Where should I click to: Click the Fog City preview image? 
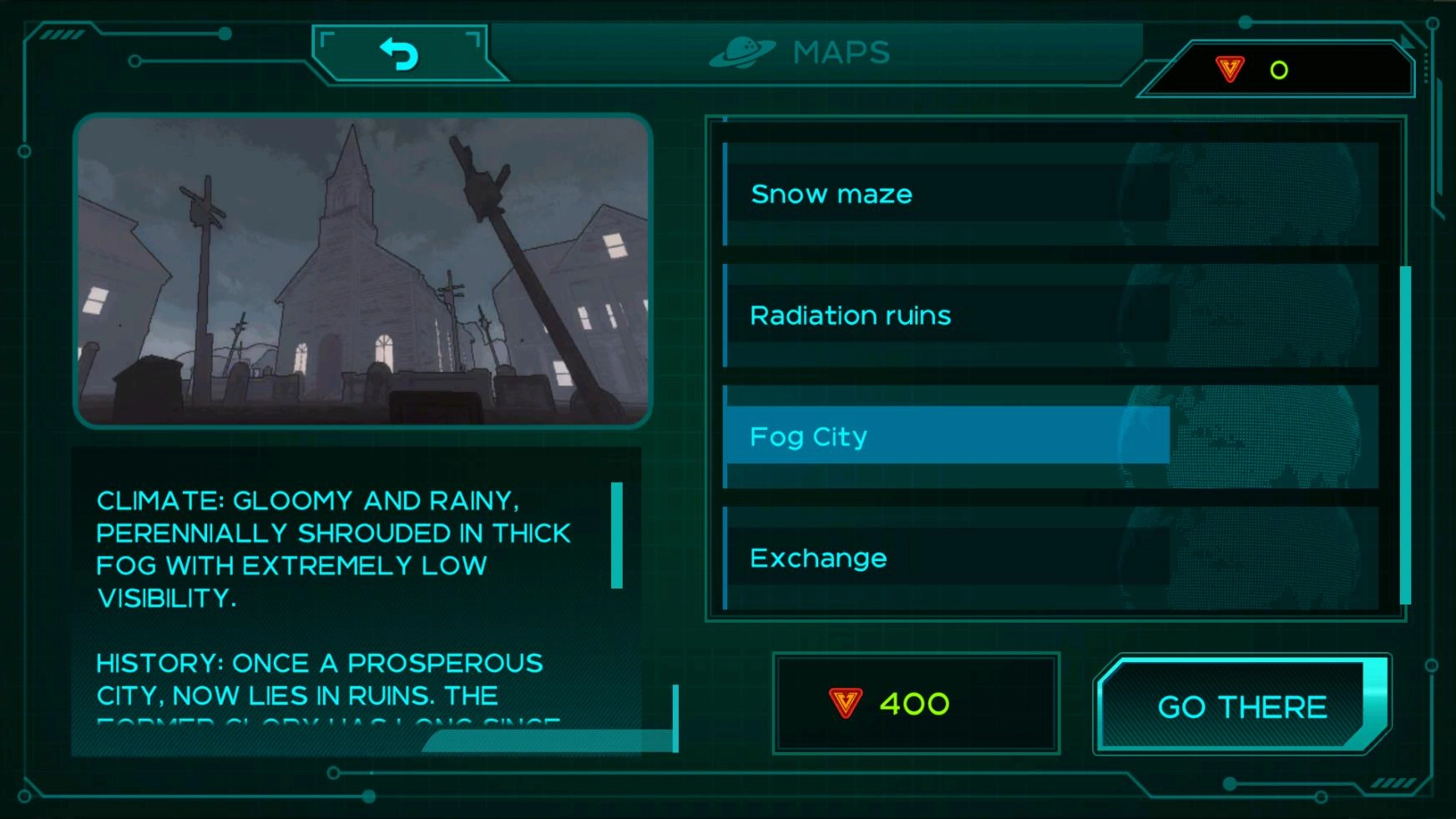[362, 271]
